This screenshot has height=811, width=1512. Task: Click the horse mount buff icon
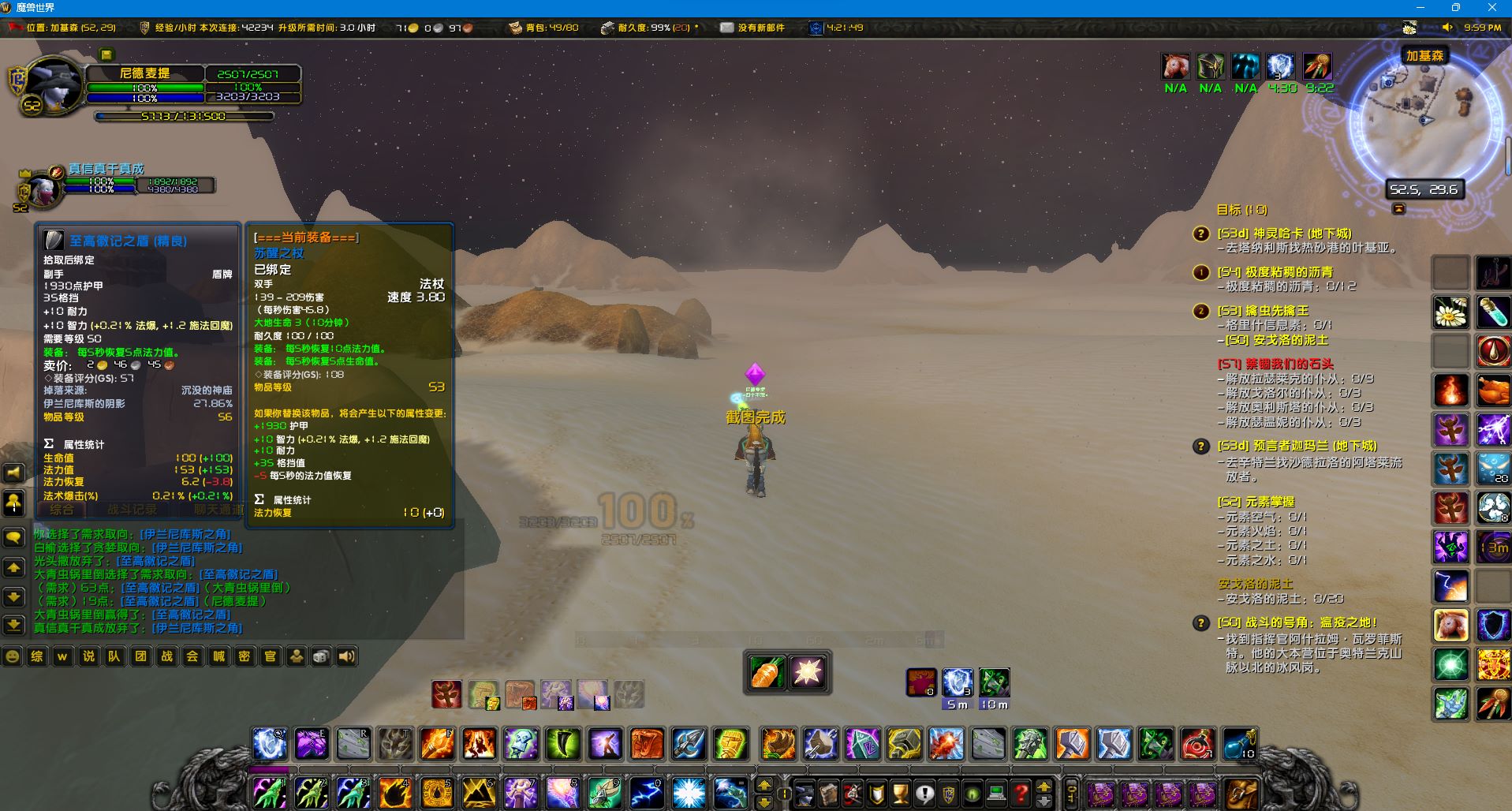pyautogui.click(x=1175, y=66)
